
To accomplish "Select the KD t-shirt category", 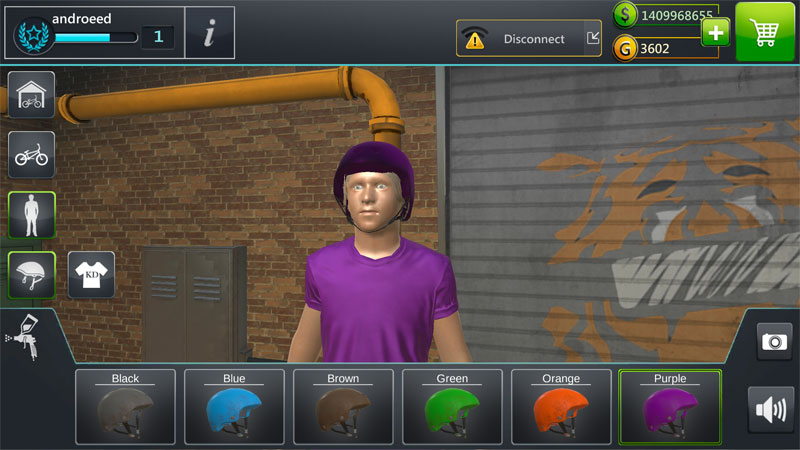I will coord(91,274).
